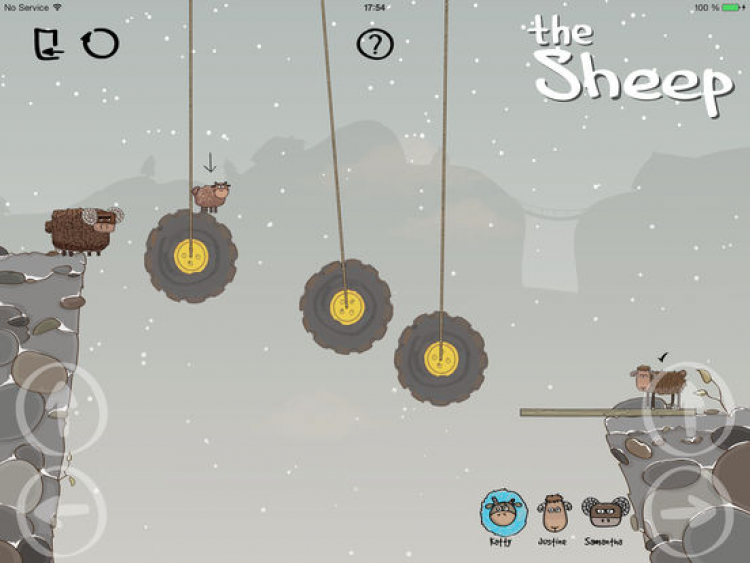Image resolution: width=750 pixels, height=563 pixels.
Task: Open the question mark help button
Action: [x=375, y=44]
